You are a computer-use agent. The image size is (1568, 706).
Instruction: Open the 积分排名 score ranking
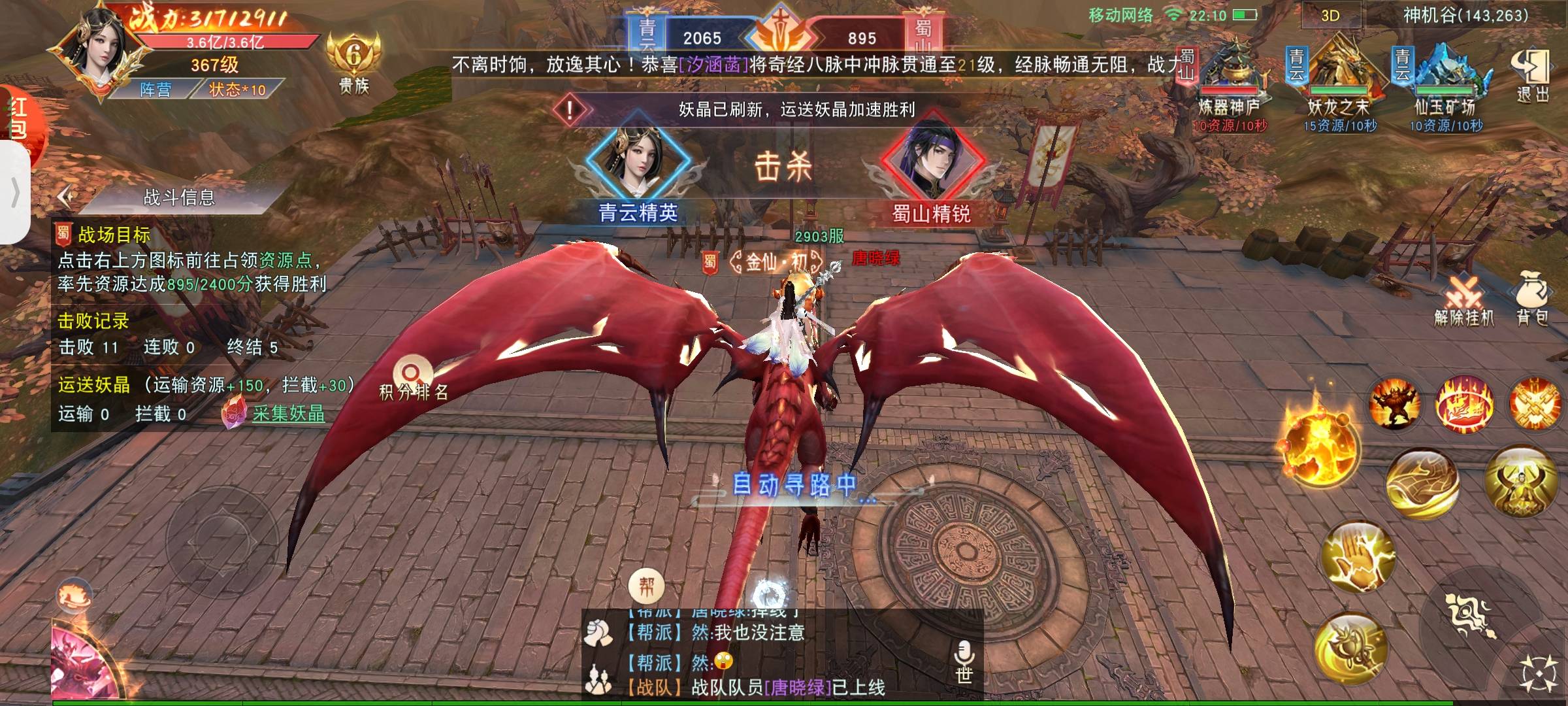click(413, 378)
